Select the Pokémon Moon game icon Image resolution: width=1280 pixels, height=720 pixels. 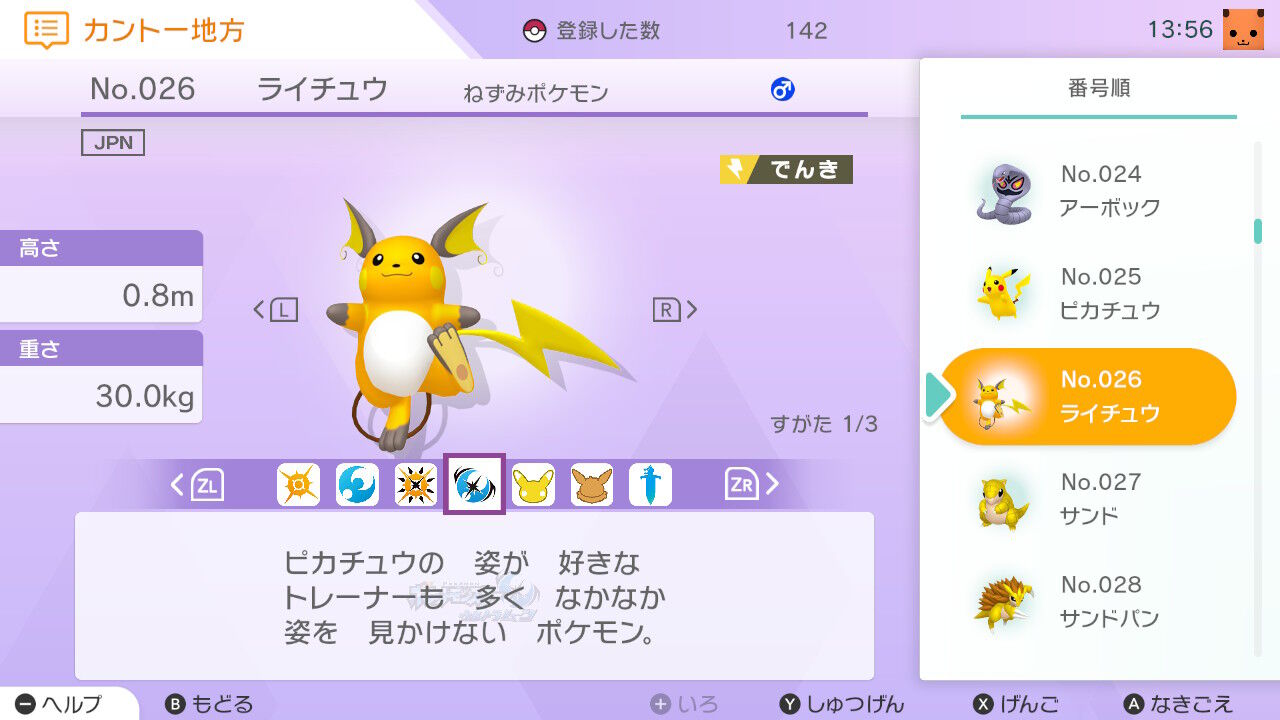tap(357, 484)
